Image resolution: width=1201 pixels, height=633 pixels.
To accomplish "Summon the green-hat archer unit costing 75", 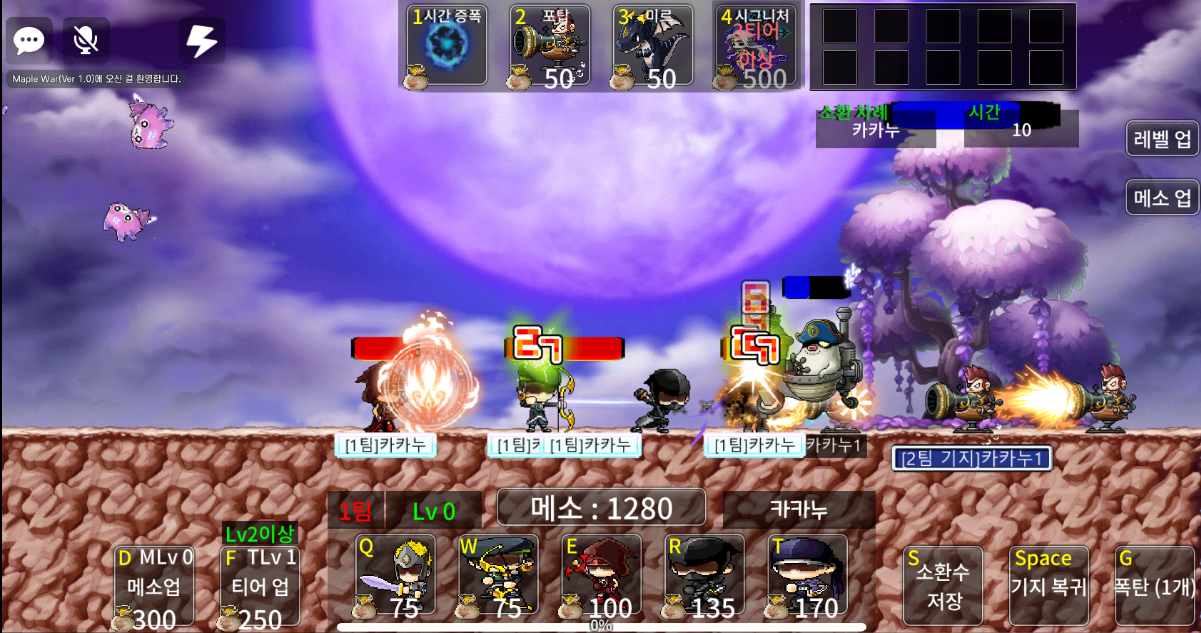I will click(x=498, y=575).
